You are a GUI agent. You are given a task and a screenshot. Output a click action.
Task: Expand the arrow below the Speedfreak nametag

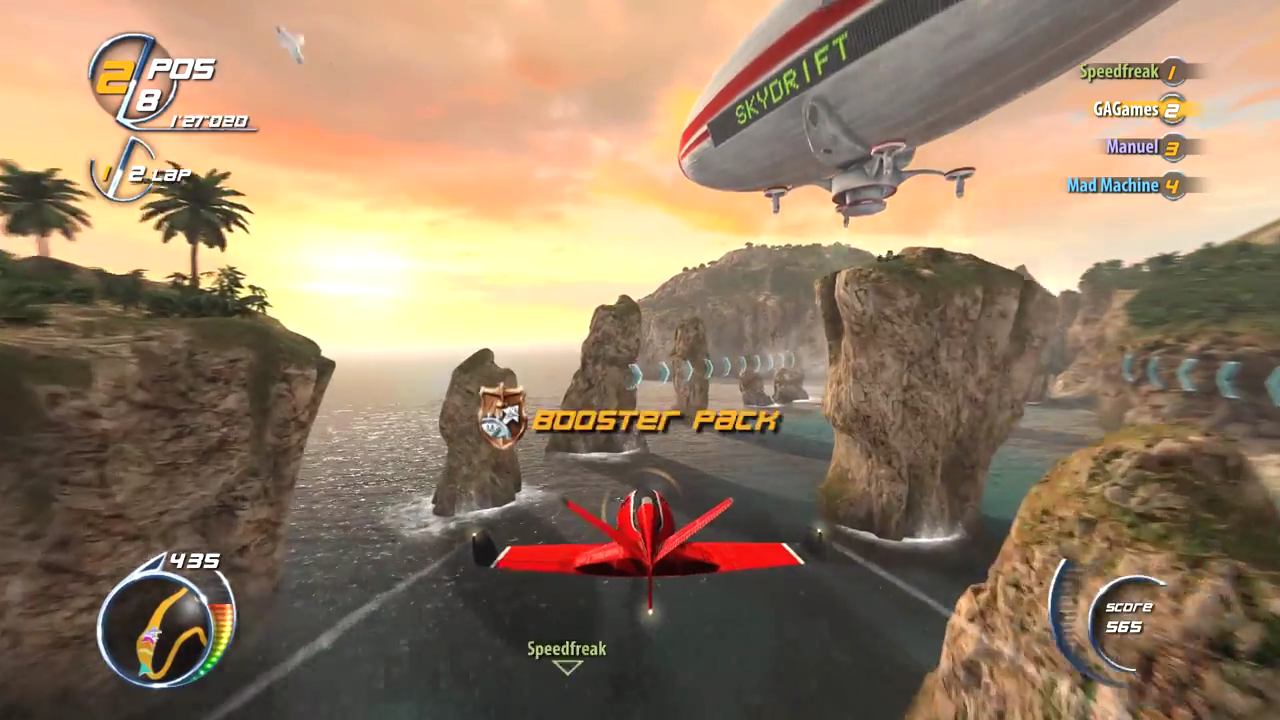pos(567,666)
